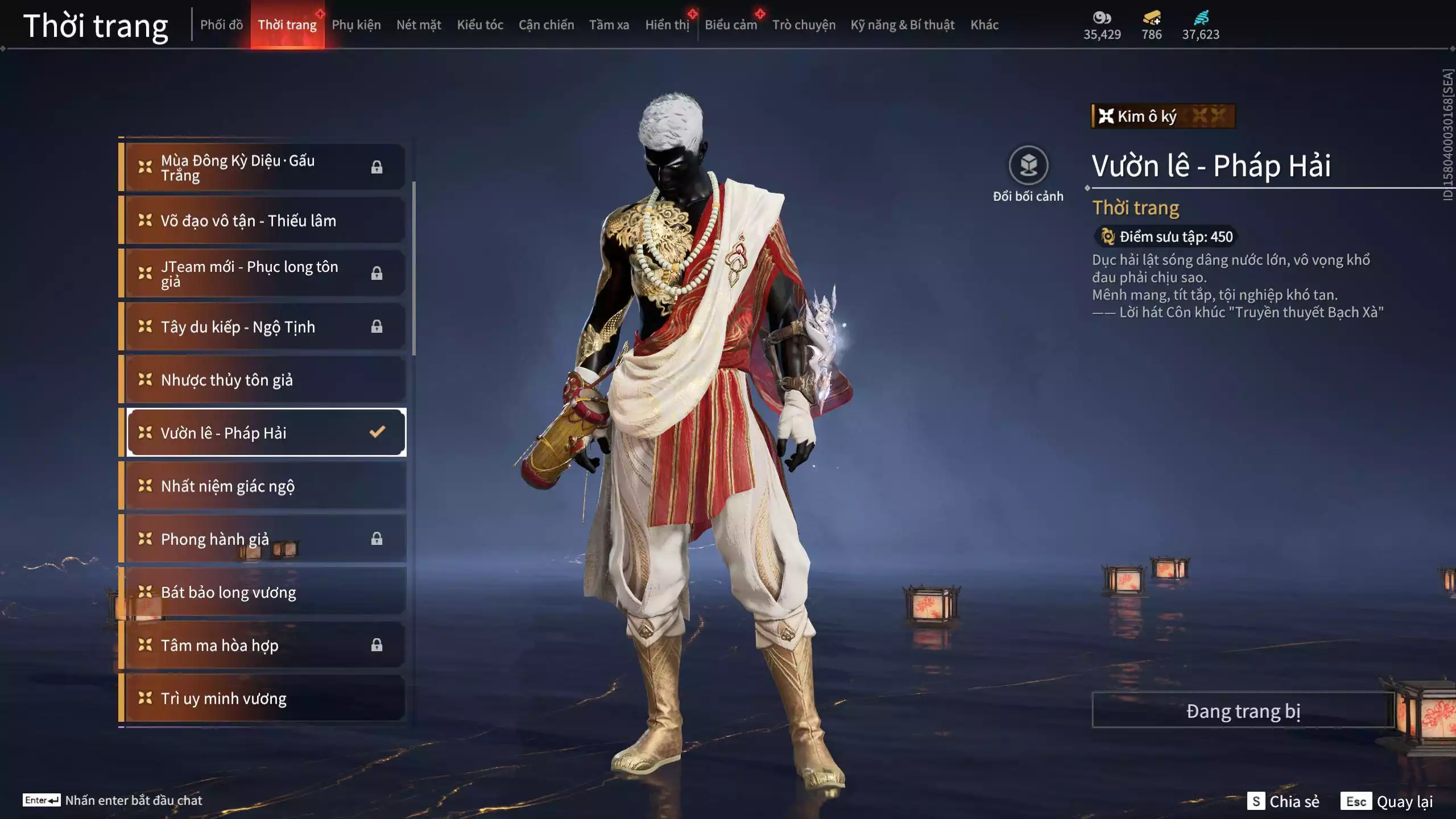1456x819 pixels.
Task: Go to the Kiểu tóc tab
Action: tap(480, 25)
